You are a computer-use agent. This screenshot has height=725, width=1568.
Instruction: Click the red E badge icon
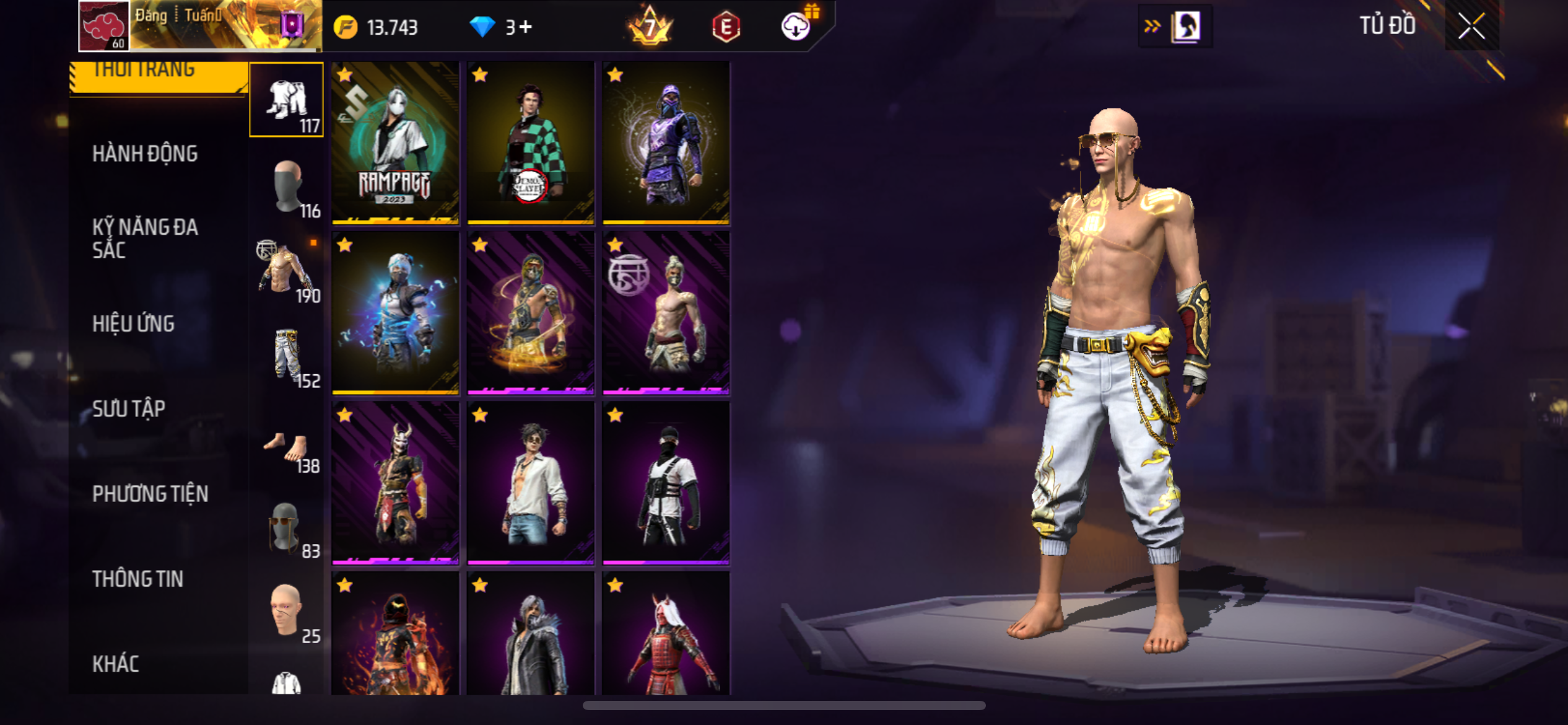pyautogui.click(x=726, y=27)
